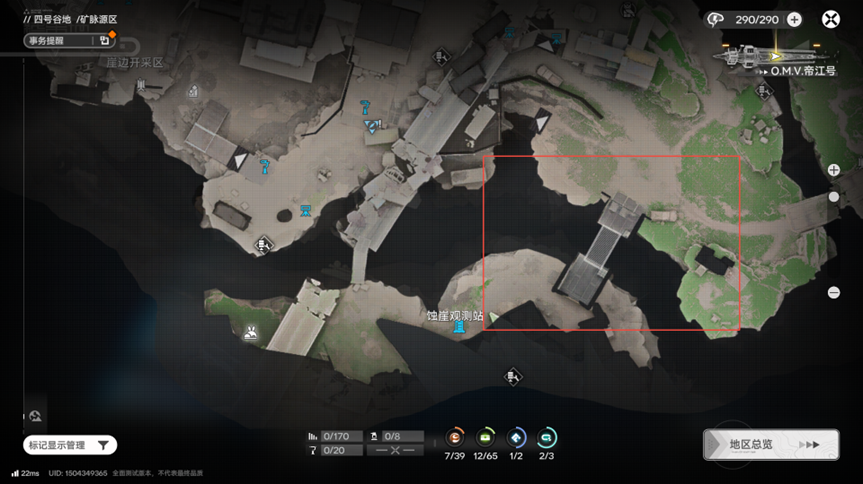Select the rabbit marker on the map
The height and width of the screenshot is (484, 863).
pos(251,333)
